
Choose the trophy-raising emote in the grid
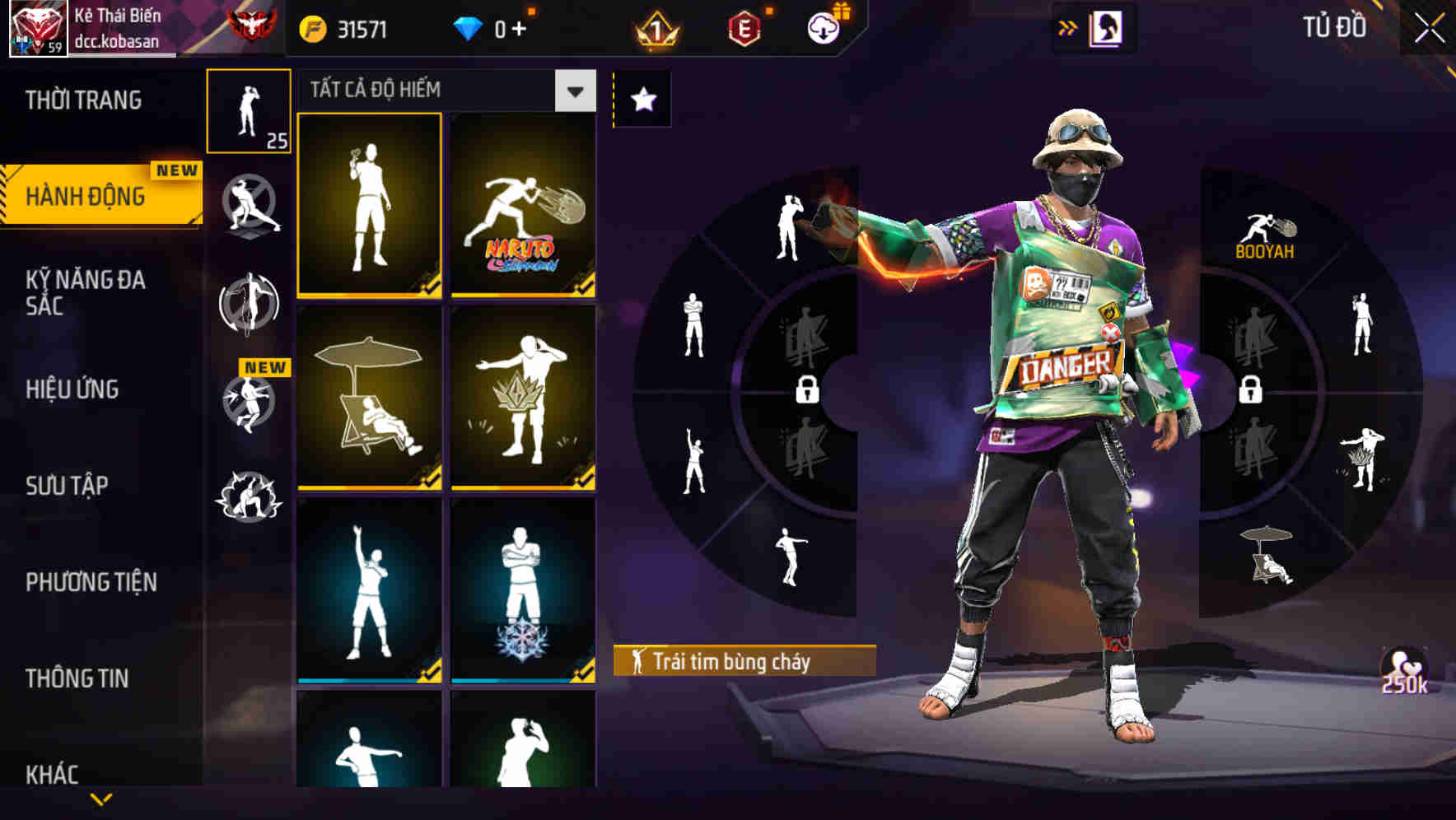pyautogui.click(x=368, y=204)
